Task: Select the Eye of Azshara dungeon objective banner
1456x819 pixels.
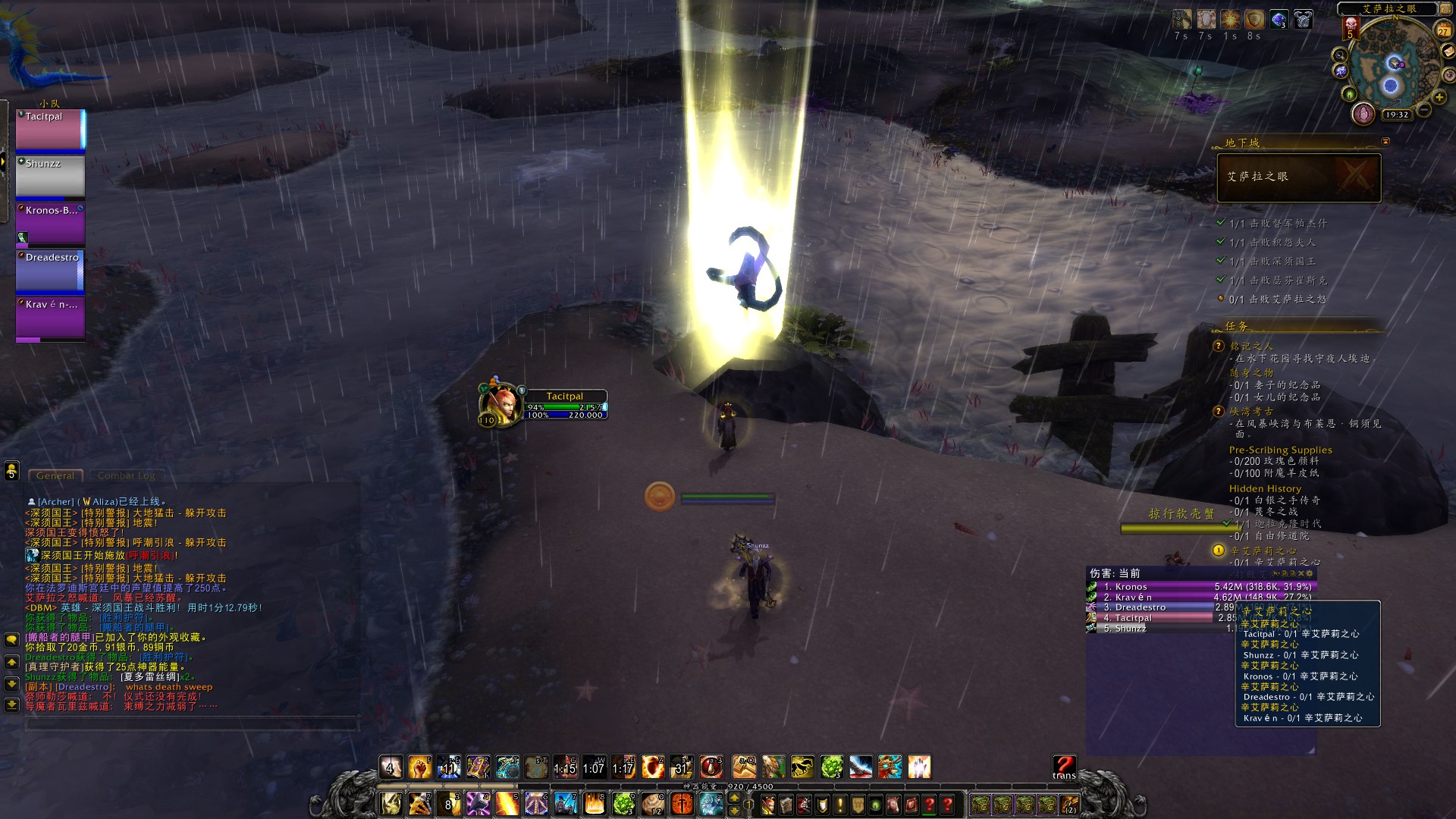Action: click(x=1298, y=177)
